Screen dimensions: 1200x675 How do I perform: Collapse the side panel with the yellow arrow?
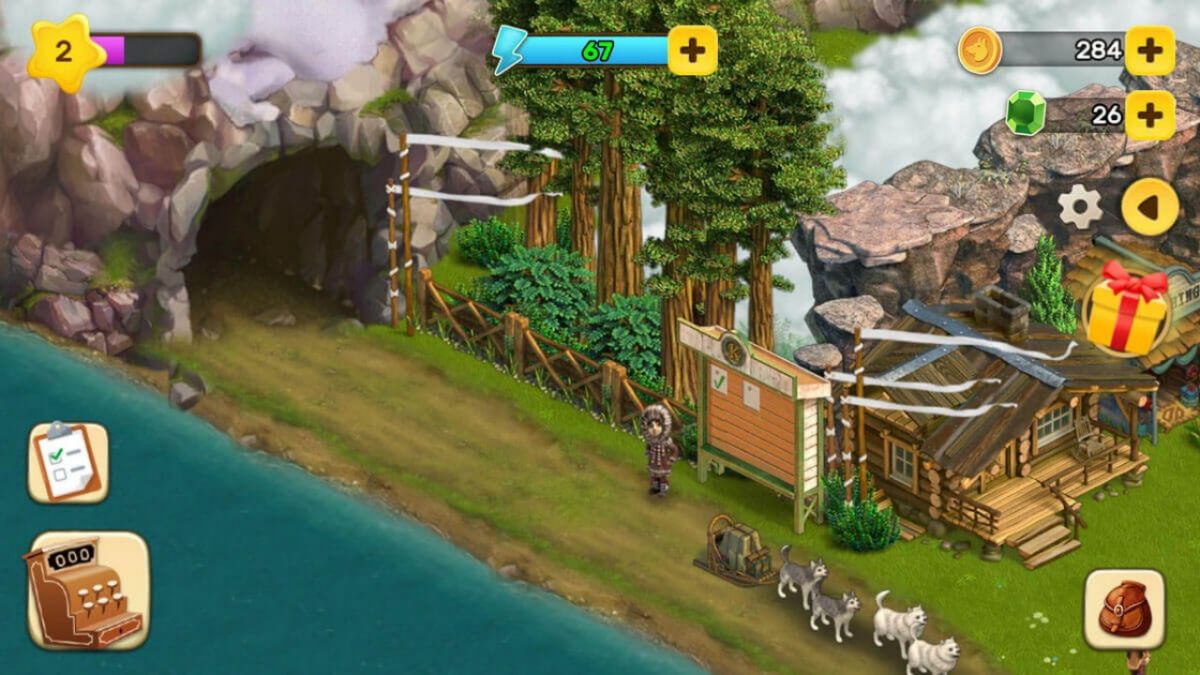(x=1149, y=207)
